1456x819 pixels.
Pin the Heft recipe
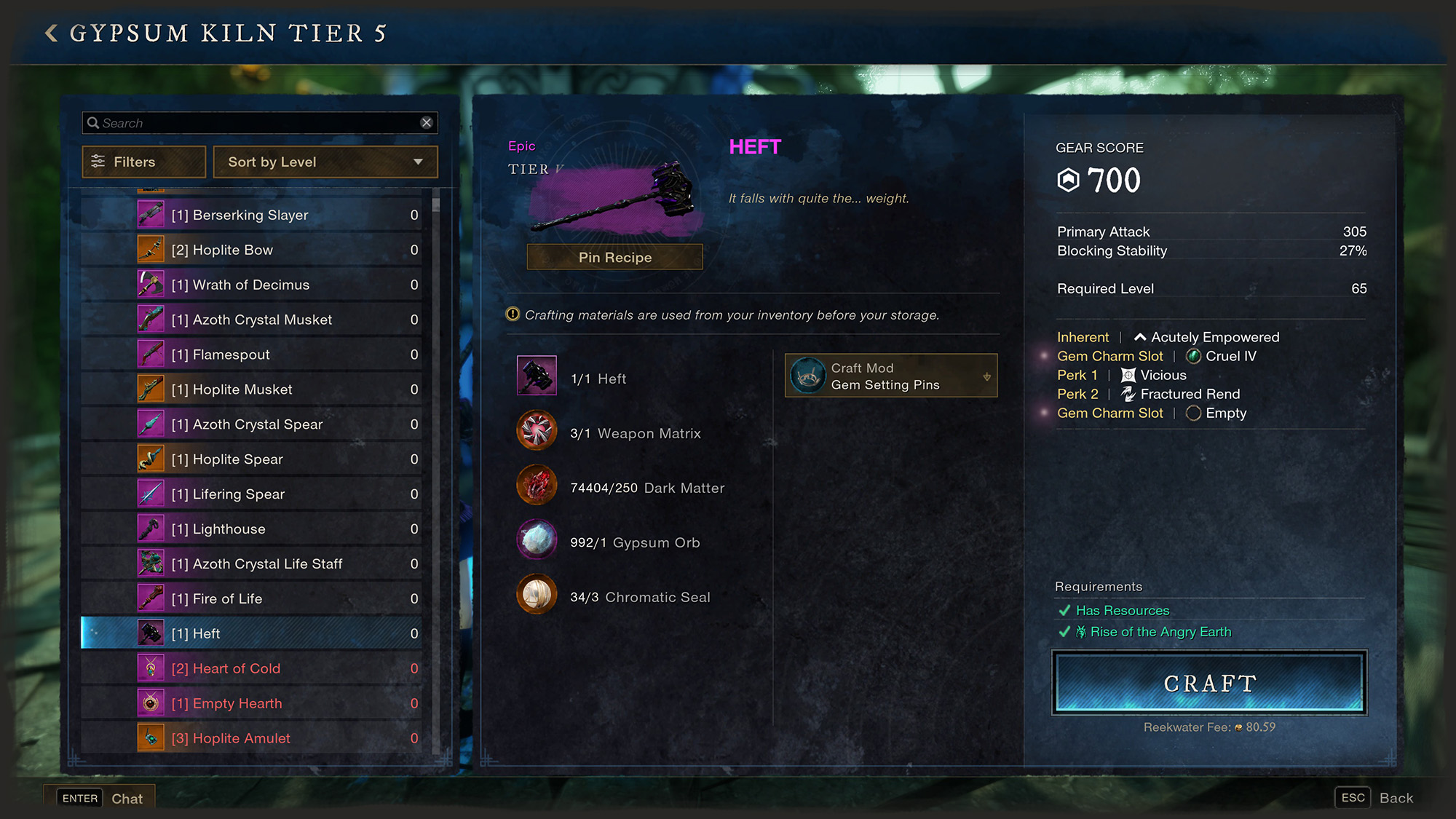point(614,257)
